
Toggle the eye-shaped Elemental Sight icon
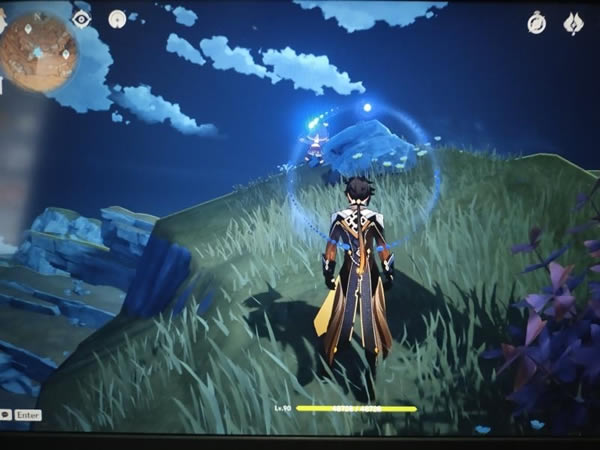82,19
